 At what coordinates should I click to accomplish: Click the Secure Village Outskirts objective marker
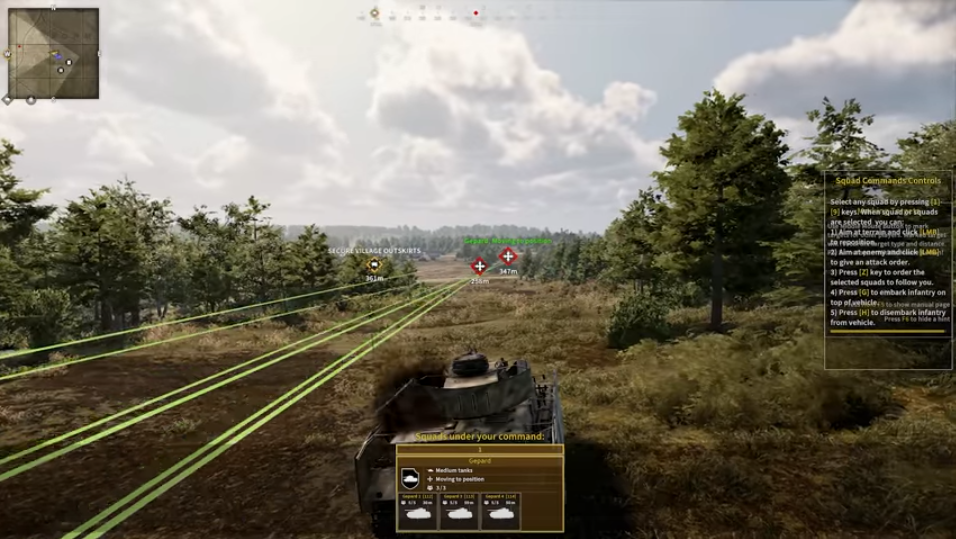coord(375,265)
